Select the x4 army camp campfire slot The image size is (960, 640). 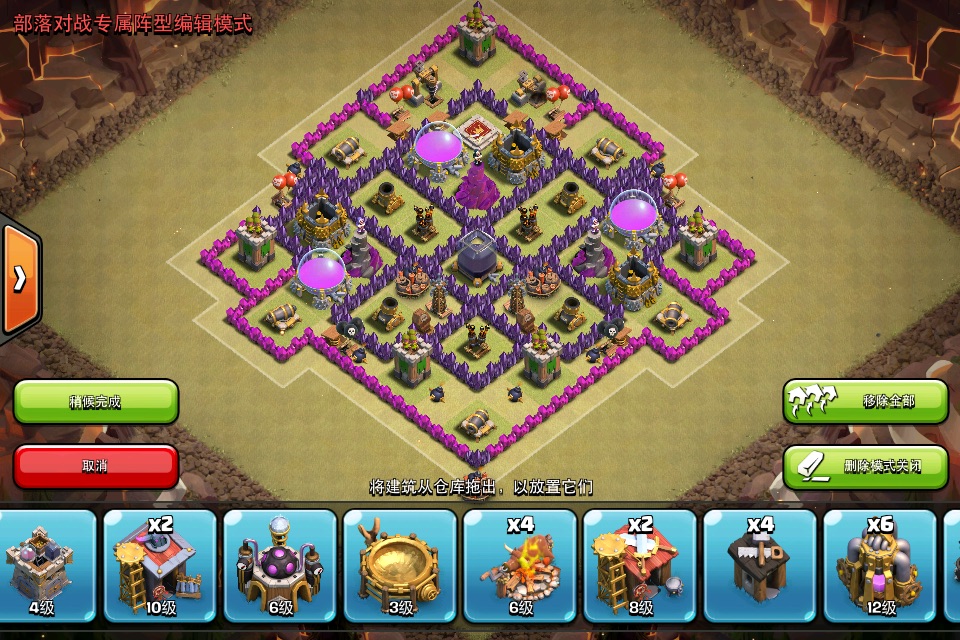coord(520,565)
